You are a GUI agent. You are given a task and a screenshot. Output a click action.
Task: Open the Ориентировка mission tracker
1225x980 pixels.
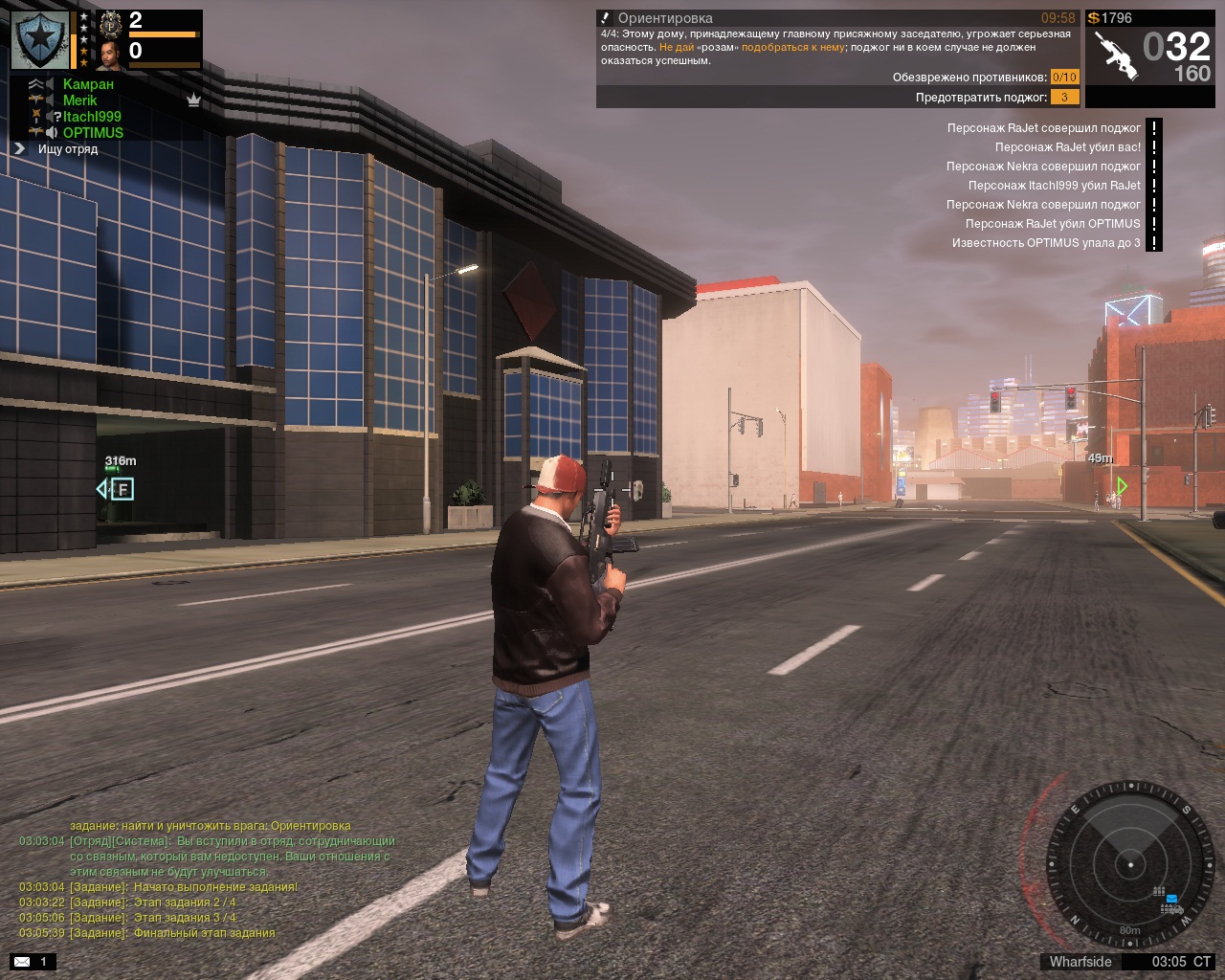coord(665,18)
